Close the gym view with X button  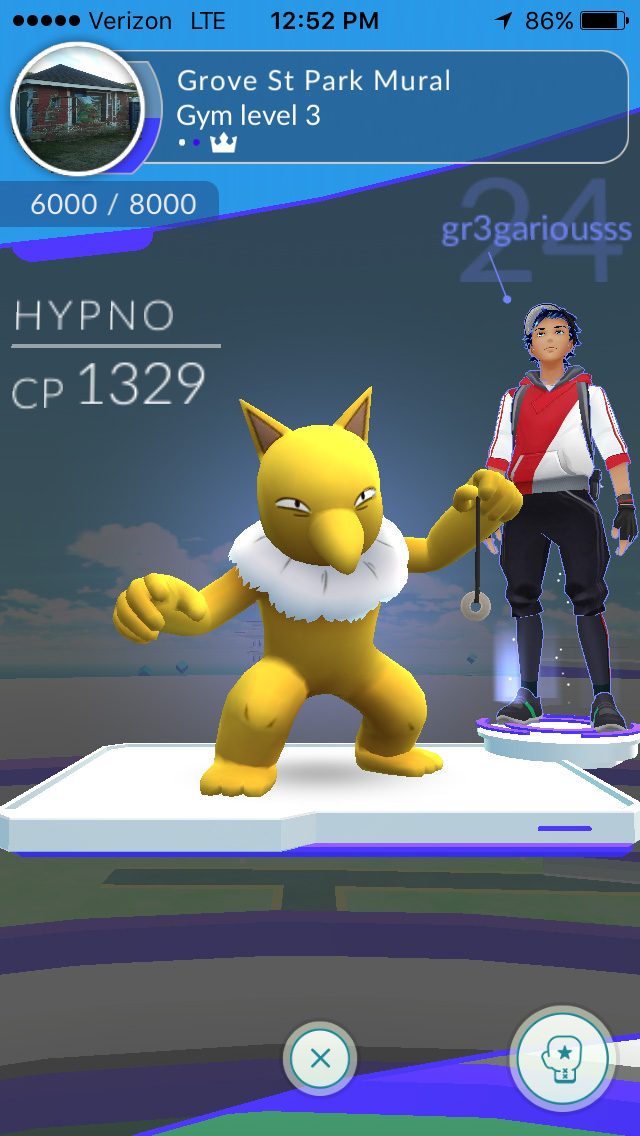[x=320, y=1058]
